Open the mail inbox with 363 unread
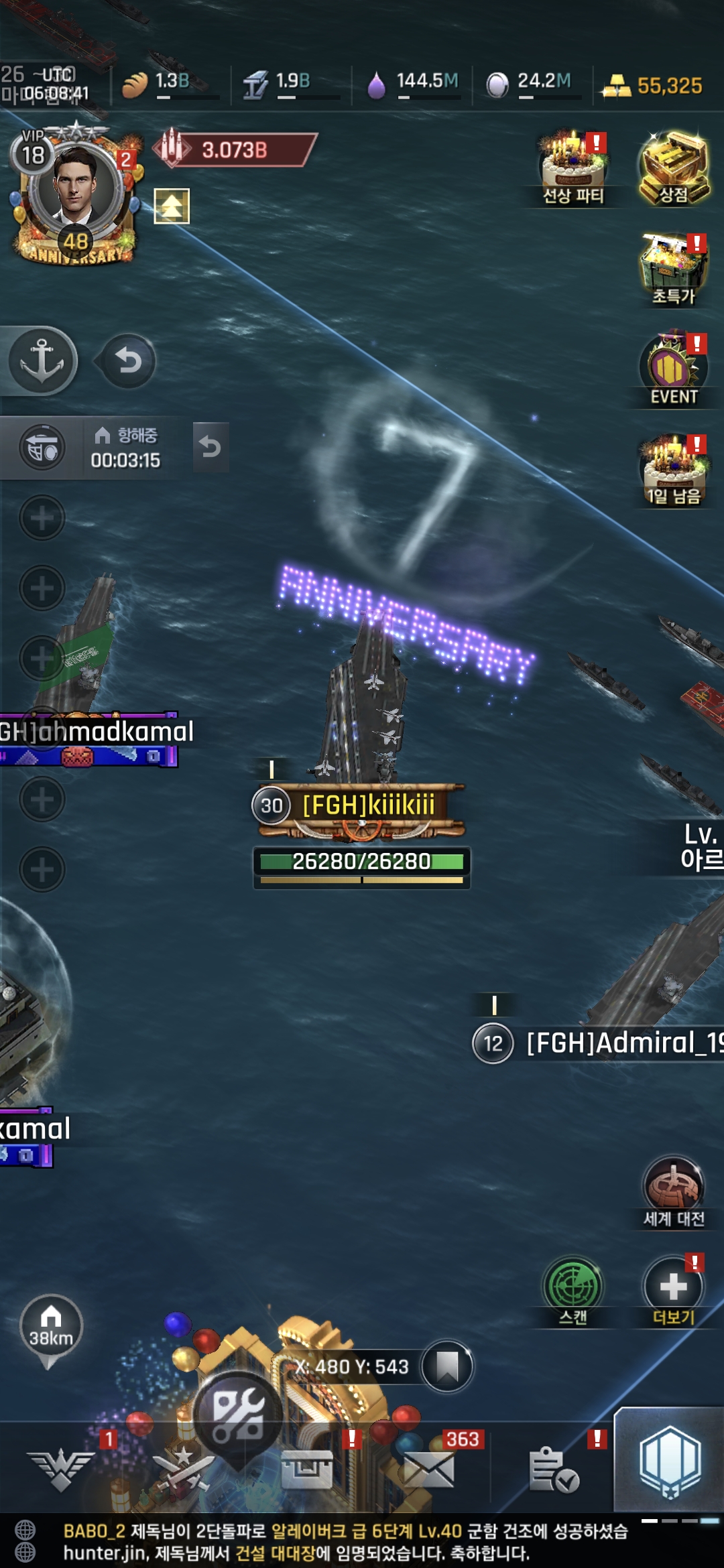This screenshot has width=724, height=1568. [x=429, y=1470]
